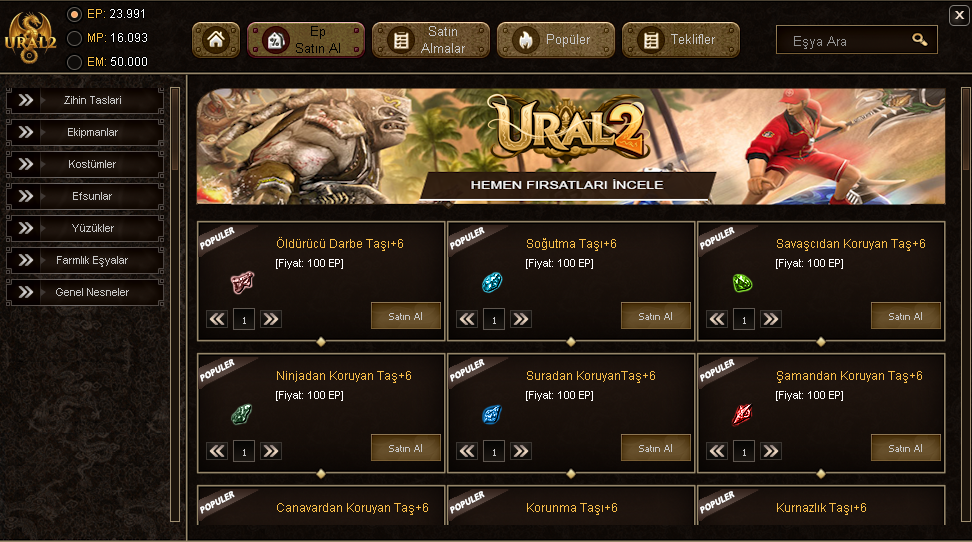
Task: Open the Zihin Taşları category
Action: [x=86, y=100]
